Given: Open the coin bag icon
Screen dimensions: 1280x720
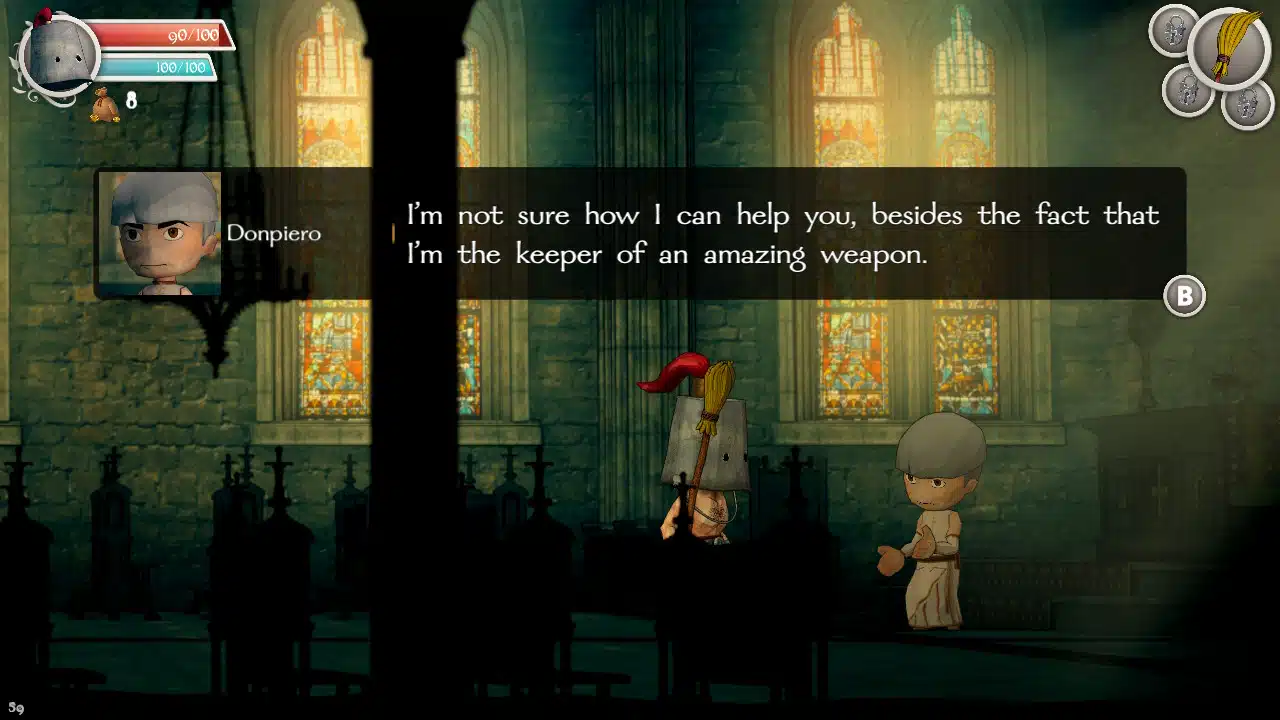Looking at the screenshot, I should point(105,104).
